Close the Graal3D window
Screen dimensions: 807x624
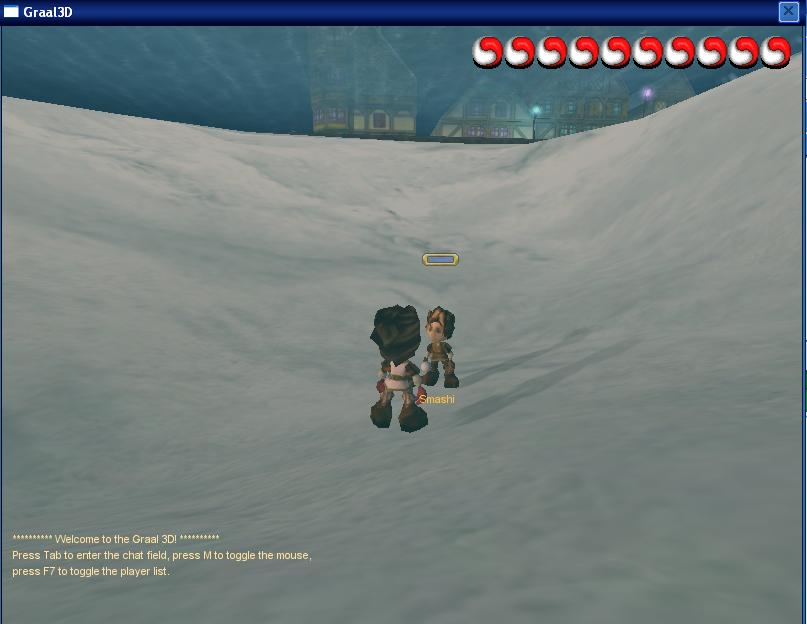pos(788,12)
